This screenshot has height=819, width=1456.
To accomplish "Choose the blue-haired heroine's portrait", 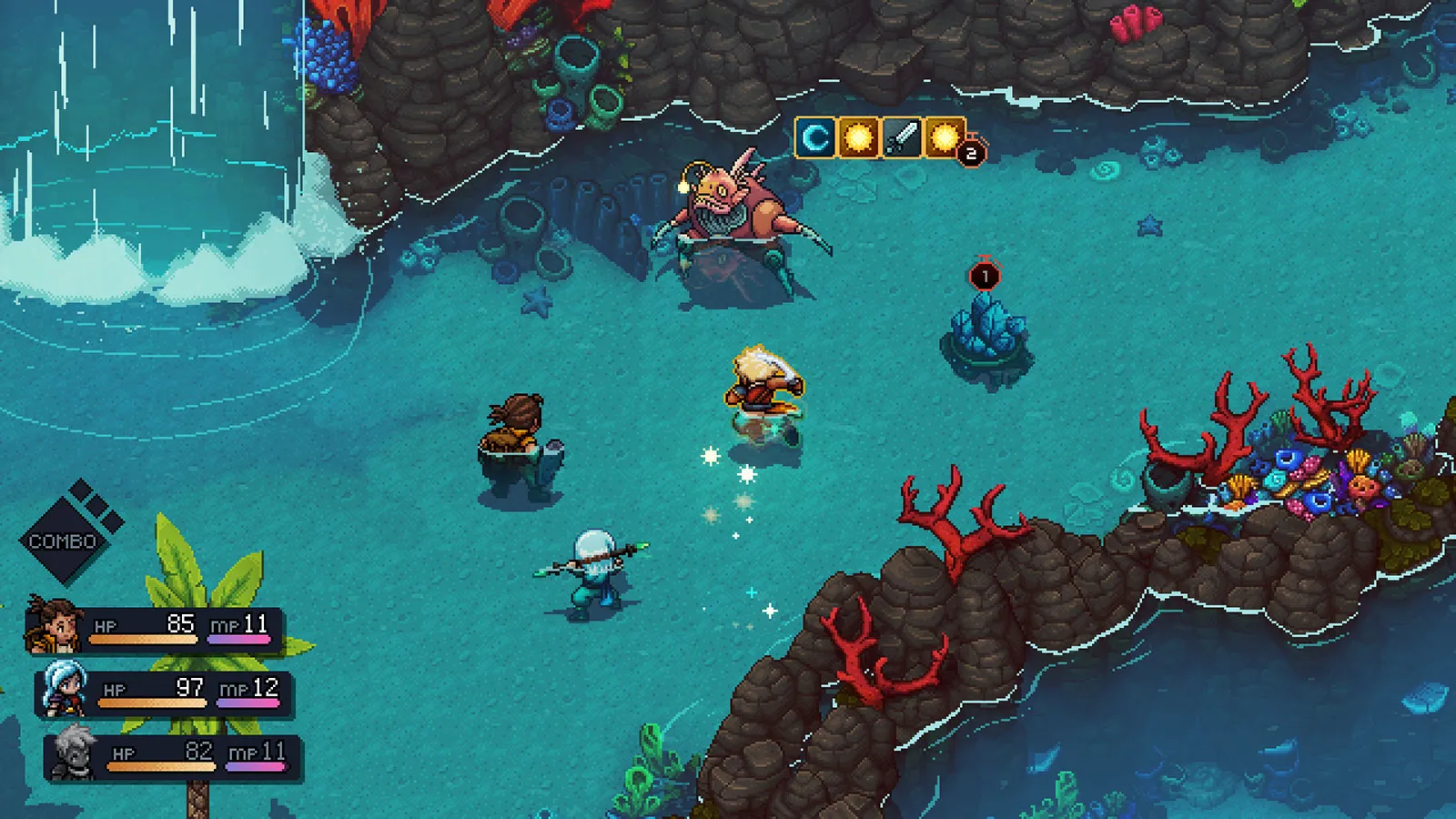I will click(64, 689).
